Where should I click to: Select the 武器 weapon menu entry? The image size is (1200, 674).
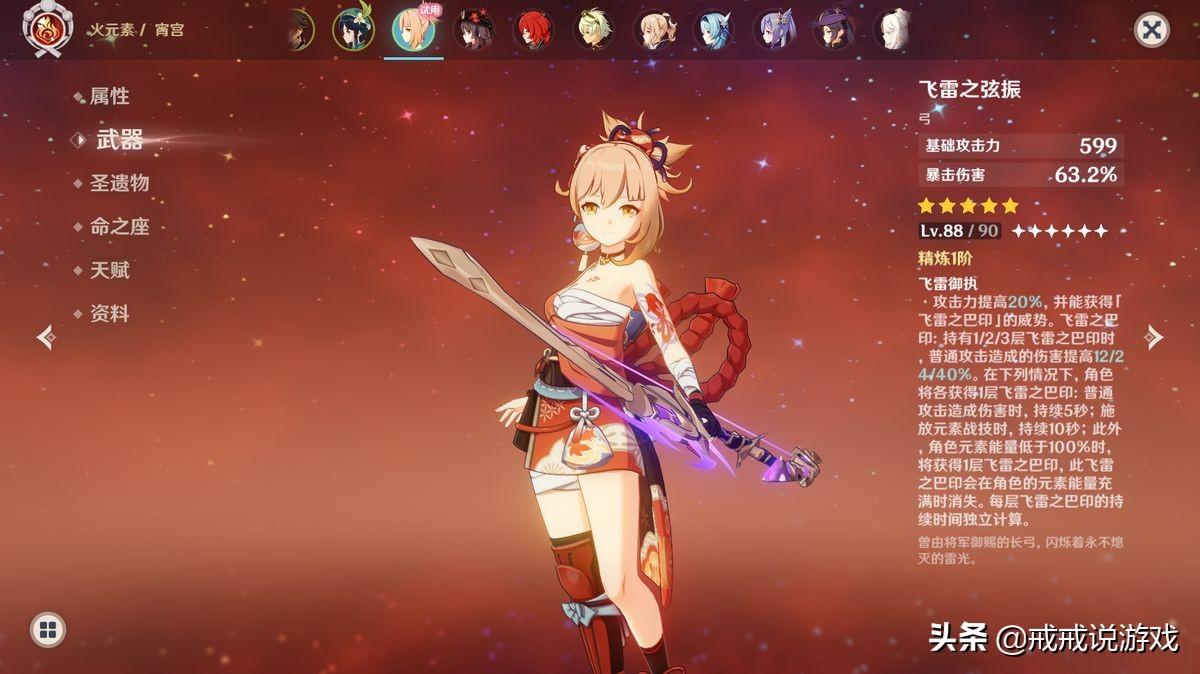click(119, 140)
